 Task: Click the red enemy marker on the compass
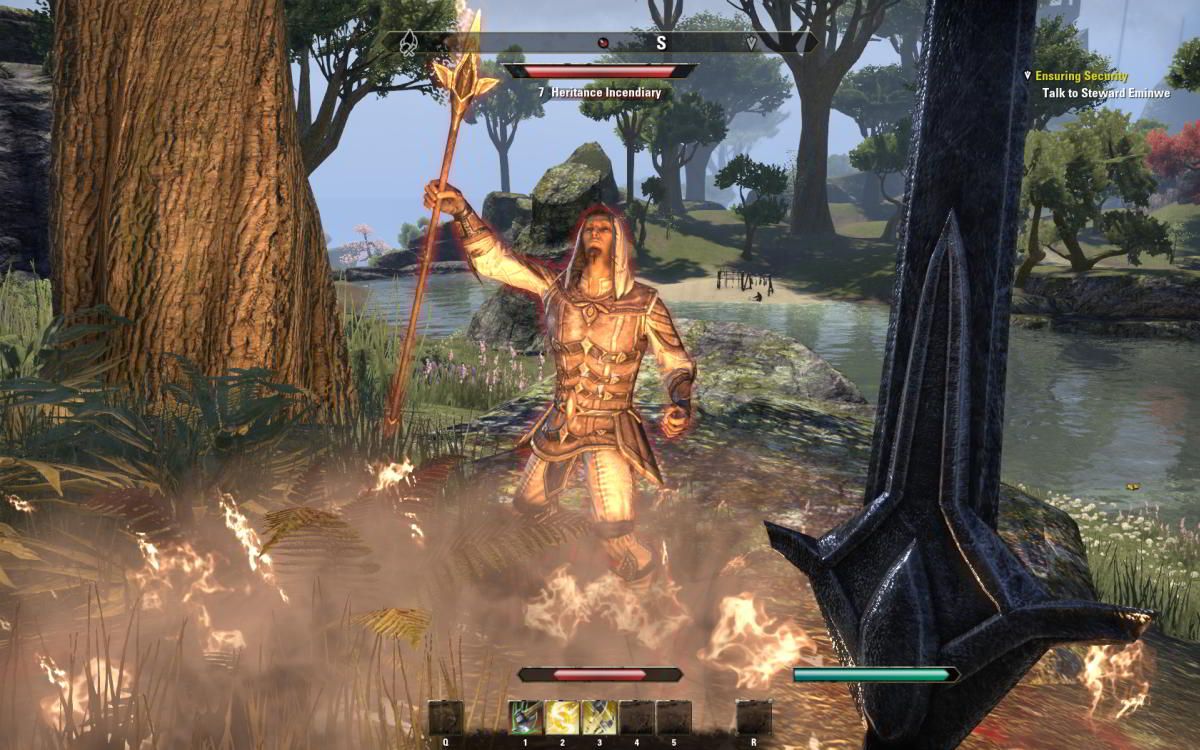[x=603, y=43]
